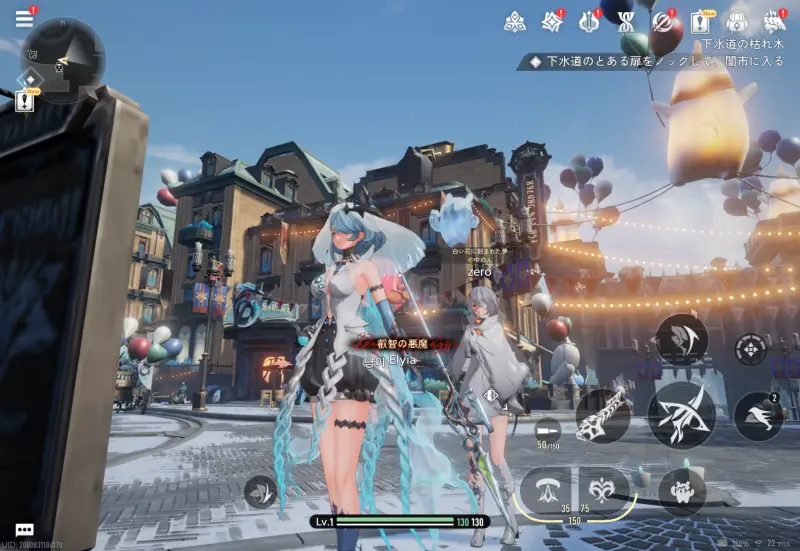Tap the bullet ammo button
The width and height of the screenshot is (800, 551).
[x=548, y=428]
